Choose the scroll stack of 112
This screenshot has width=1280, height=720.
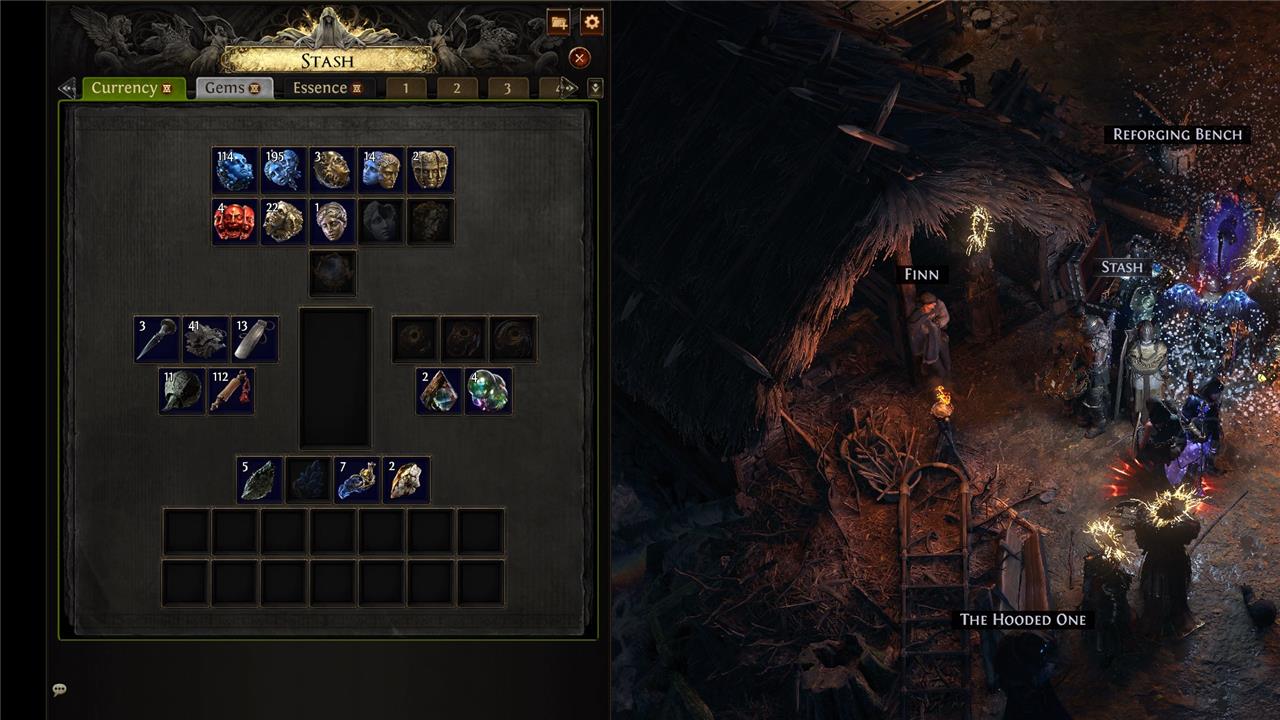coord(231,391)
